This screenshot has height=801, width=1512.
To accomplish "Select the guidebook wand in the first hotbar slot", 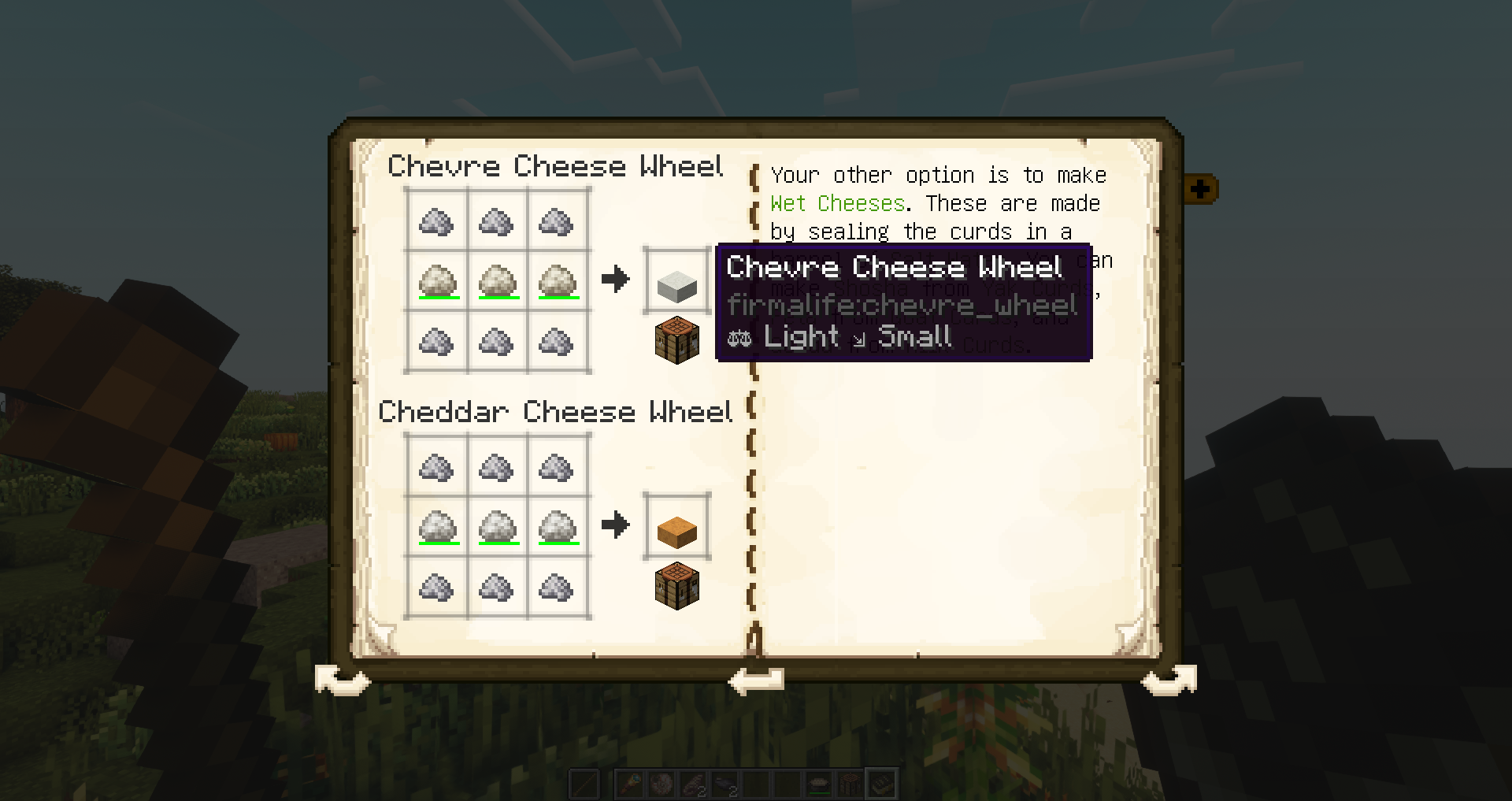I will [x=630, y=785].
